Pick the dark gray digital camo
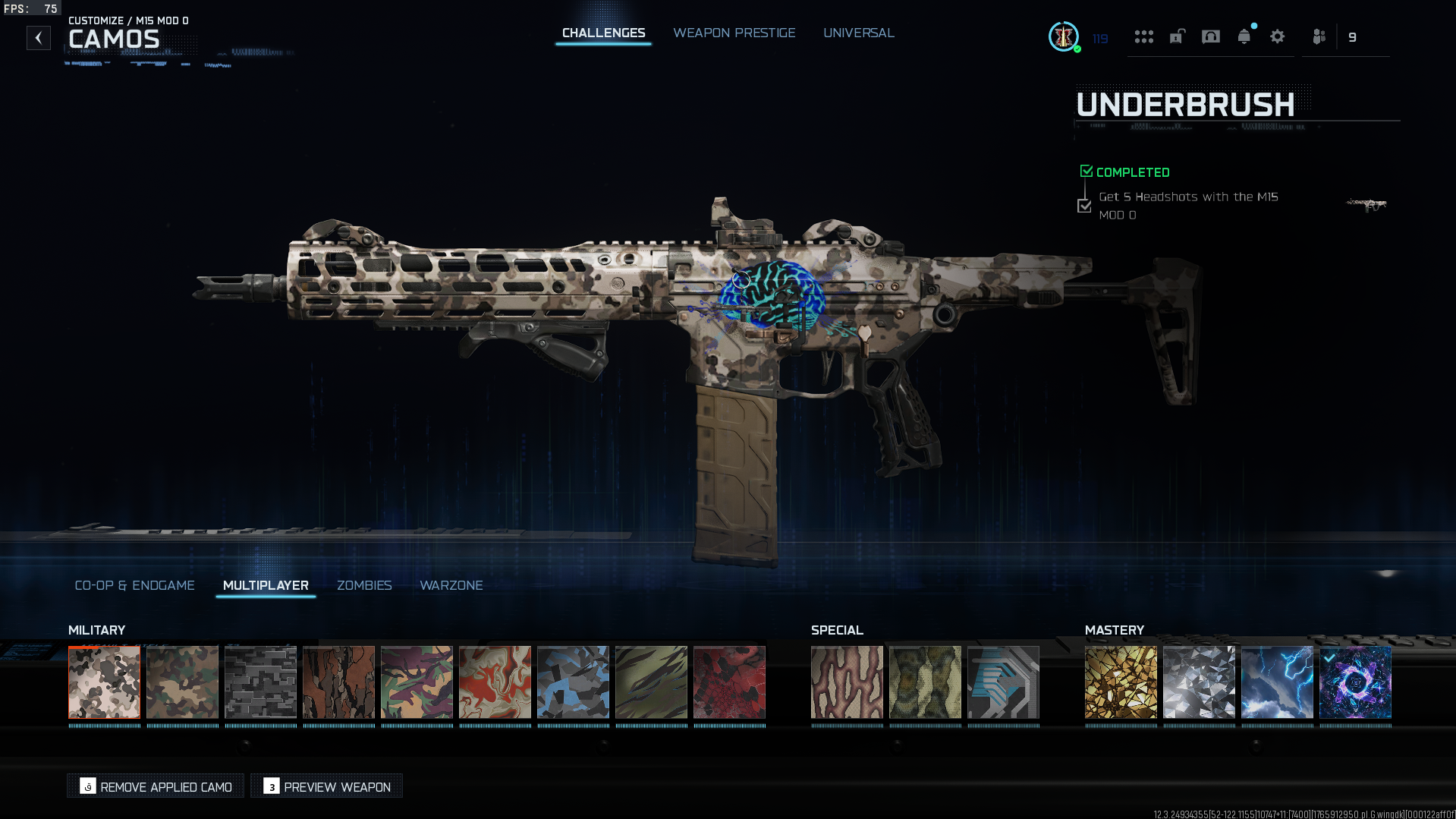The width and height of the screenshot is (1456, 819). coord(261,682)
